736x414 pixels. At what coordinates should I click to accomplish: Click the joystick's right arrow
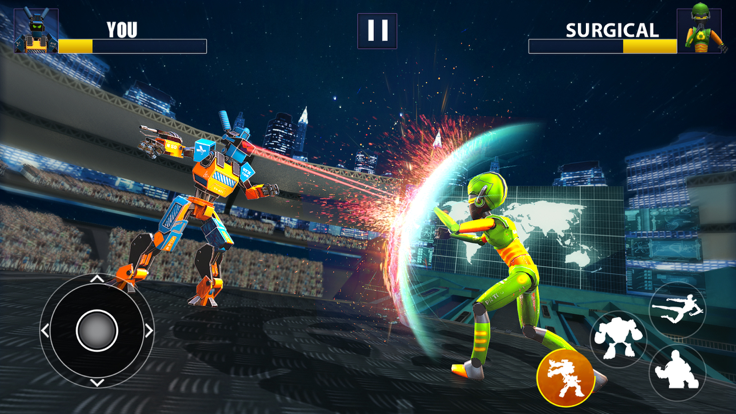point(148,330)
